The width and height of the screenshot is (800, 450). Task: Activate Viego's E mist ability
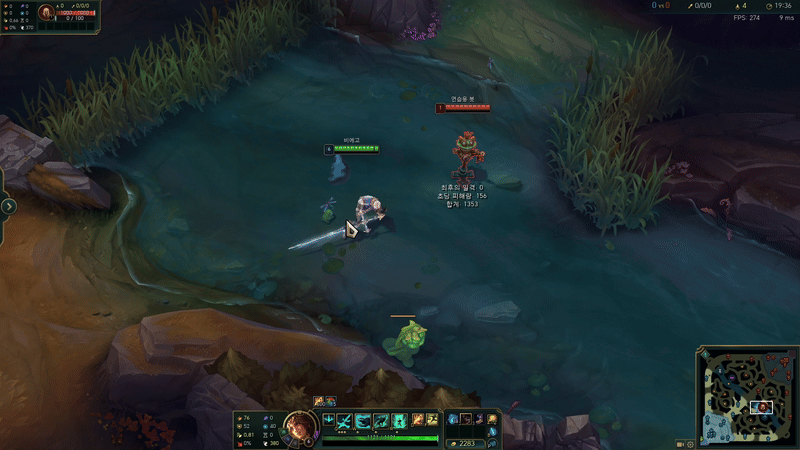point(381,421)
